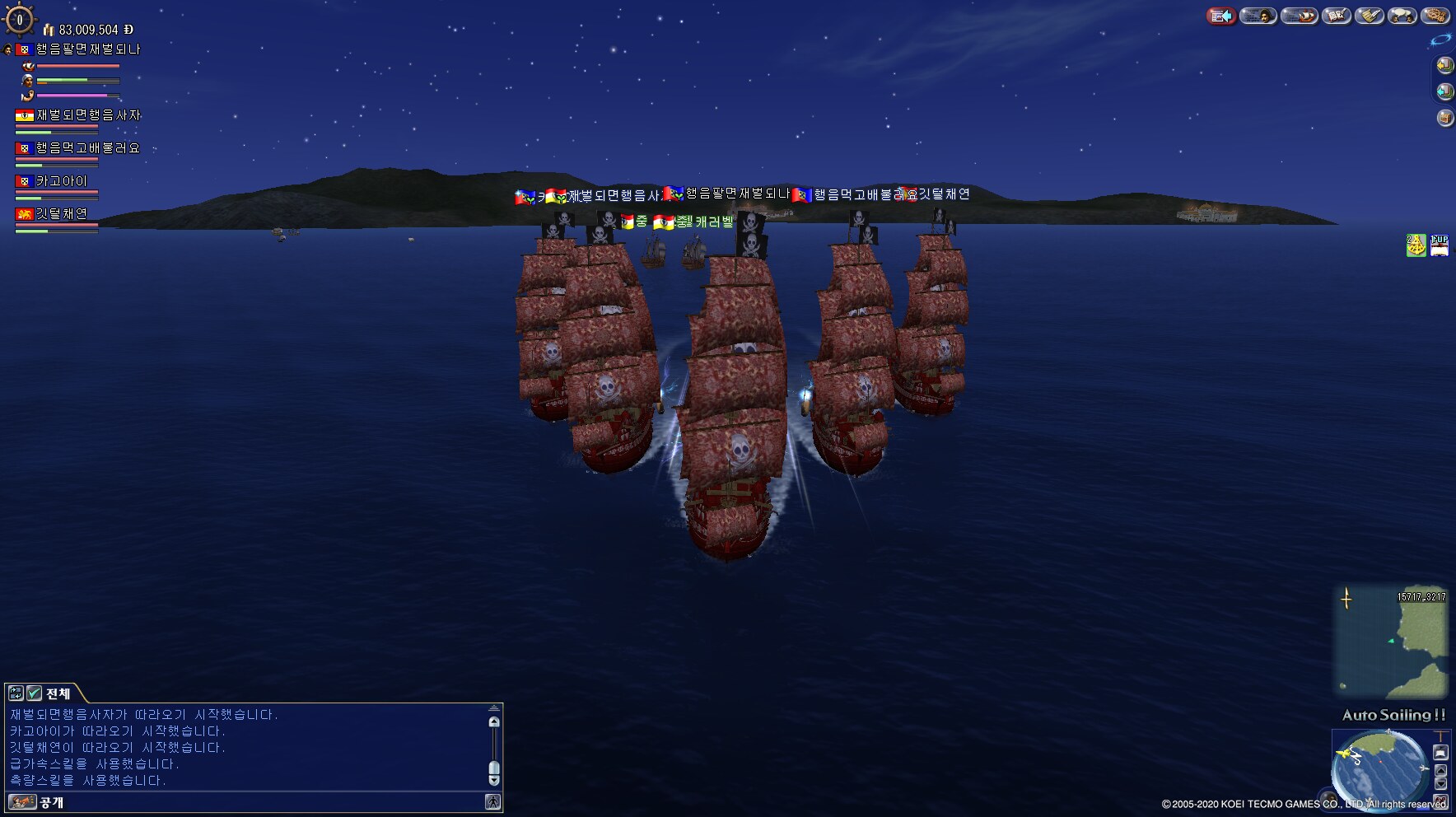The image size is (1456, 817).
Task: Click the yellow arrow panel orb button
Action: (1445, 65)
